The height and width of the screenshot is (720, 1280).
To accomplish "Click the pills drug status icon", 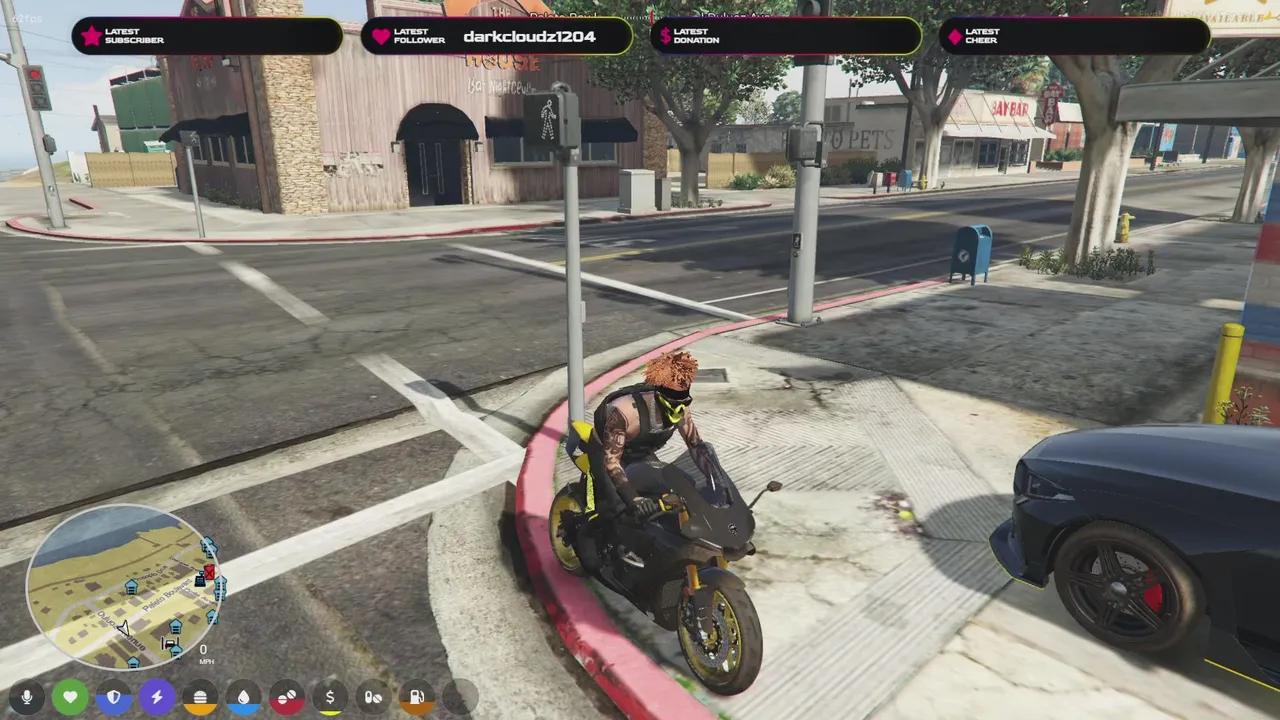I will click(x=287, y=697).
